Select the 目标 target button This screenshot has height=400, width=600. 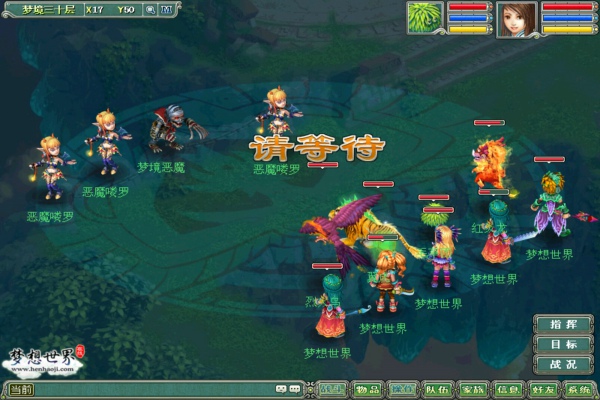[x=563, y=344]
